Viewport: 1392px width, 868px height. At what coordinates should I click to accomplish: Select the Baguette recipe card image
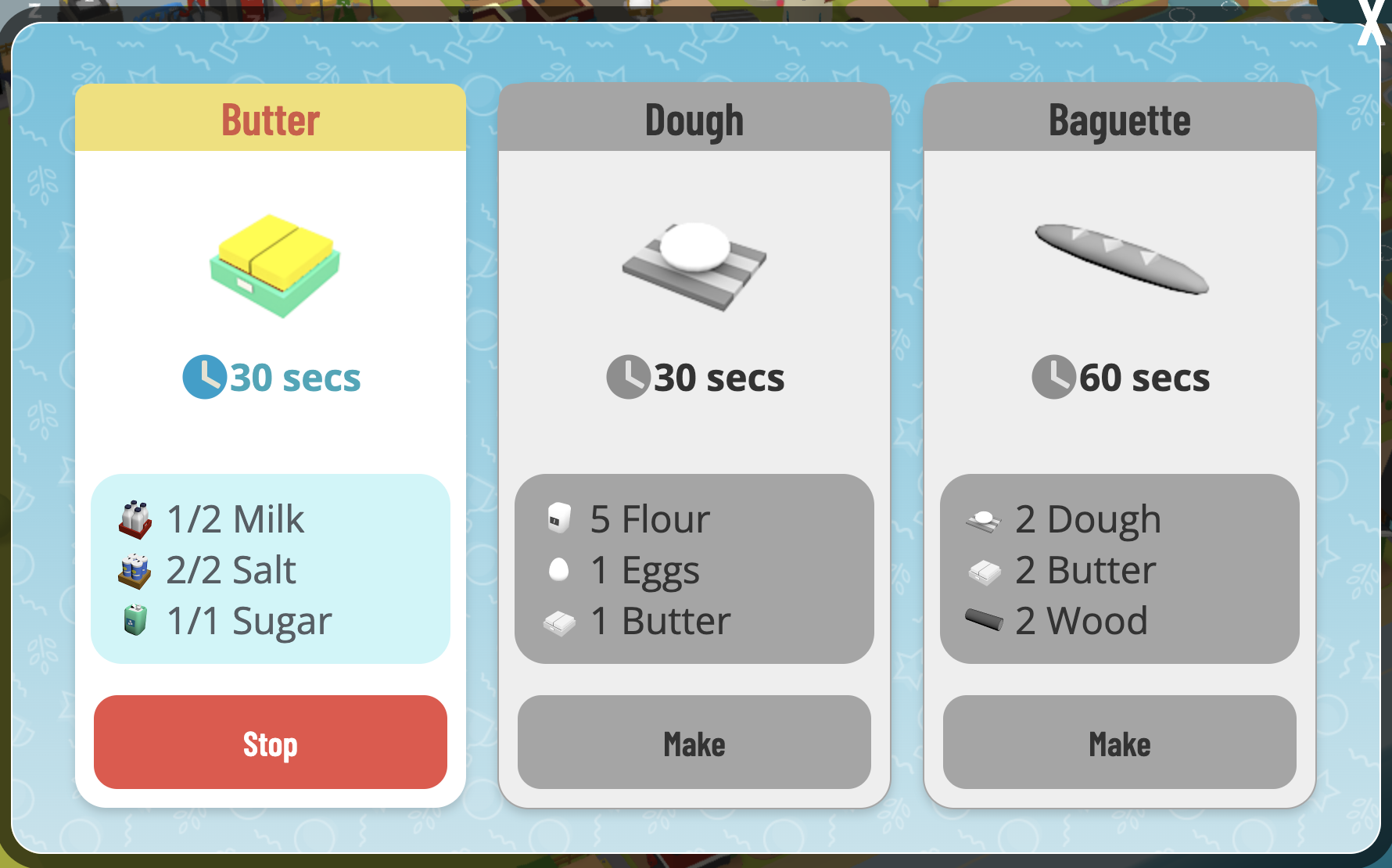1121,259
